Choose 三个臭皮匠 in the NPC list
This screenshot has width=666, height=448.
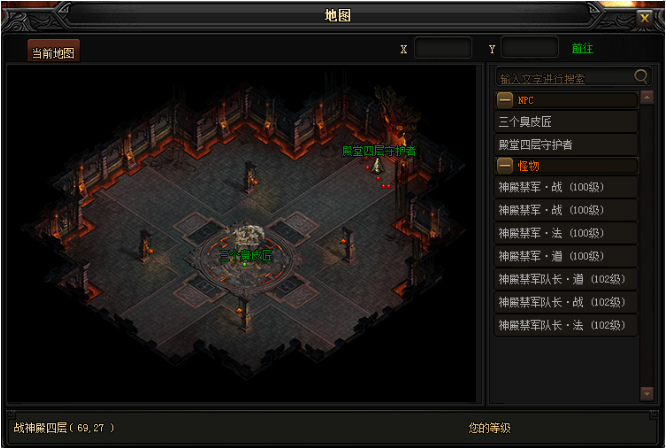tap(566, 122)
